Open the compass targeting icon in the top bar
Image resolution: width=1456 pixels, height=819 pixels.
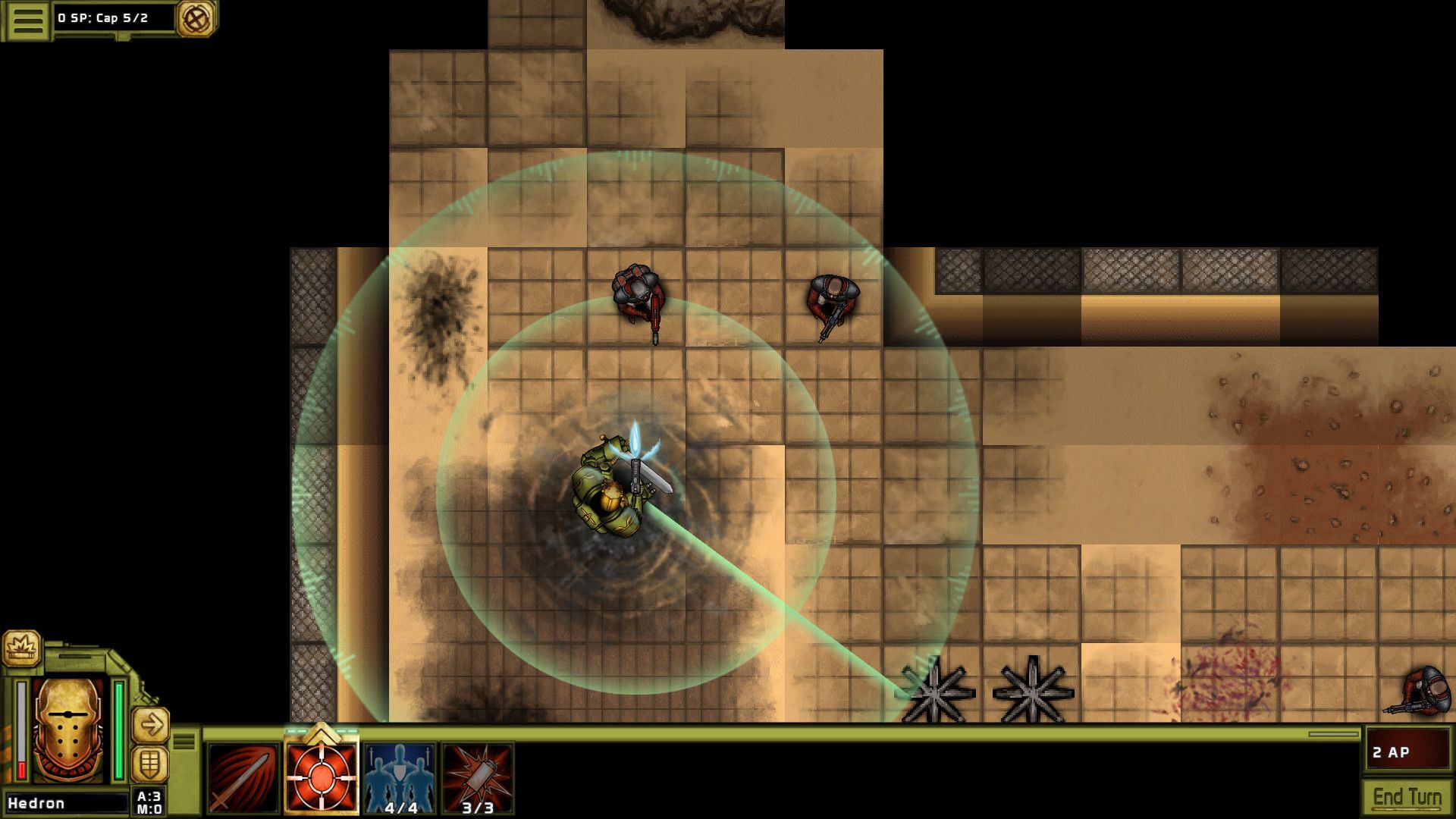tap(196, 17)
